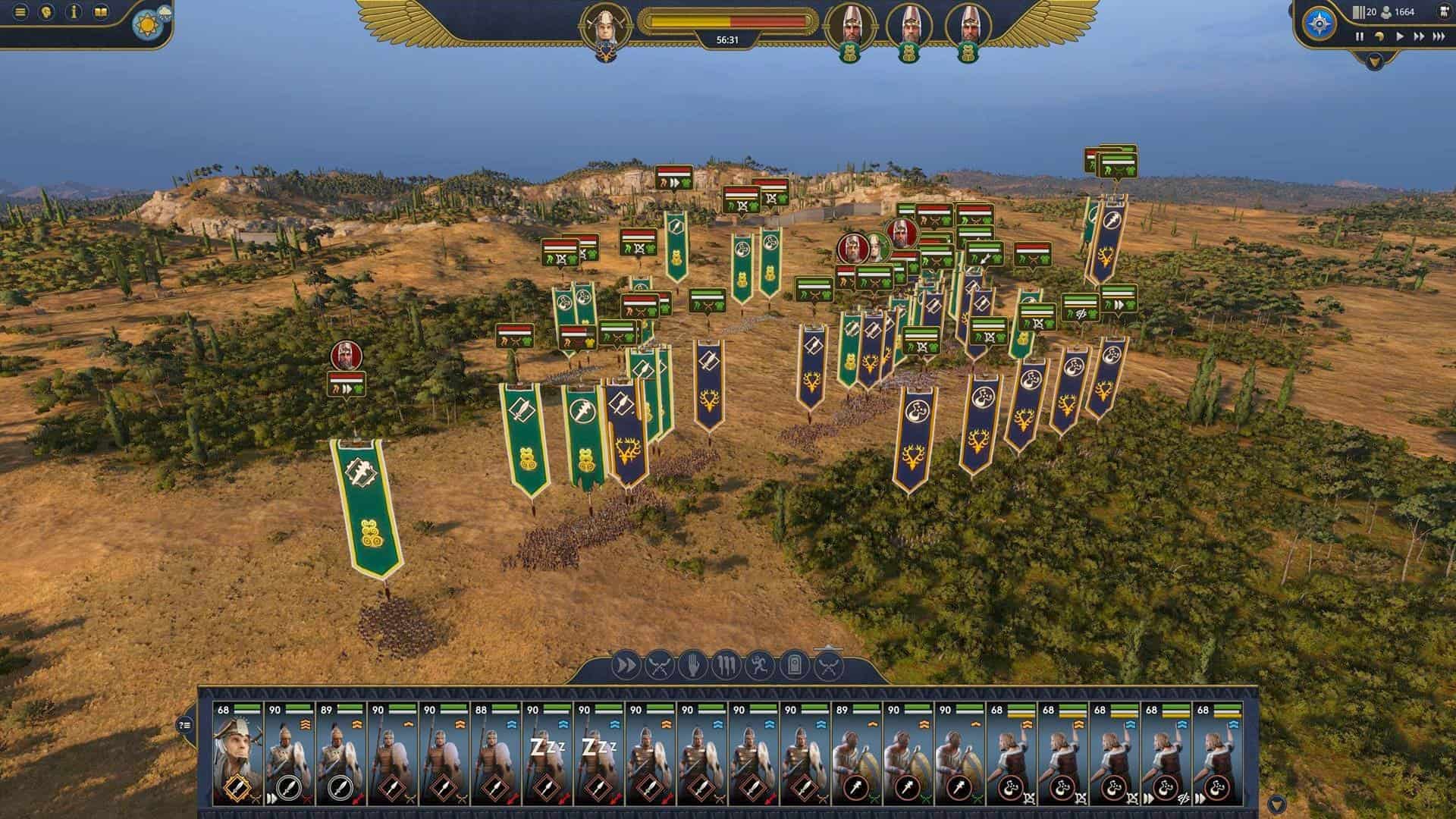Click the running man withdraw order
This screenshot has width=1456, height=819.
point(761,667)
